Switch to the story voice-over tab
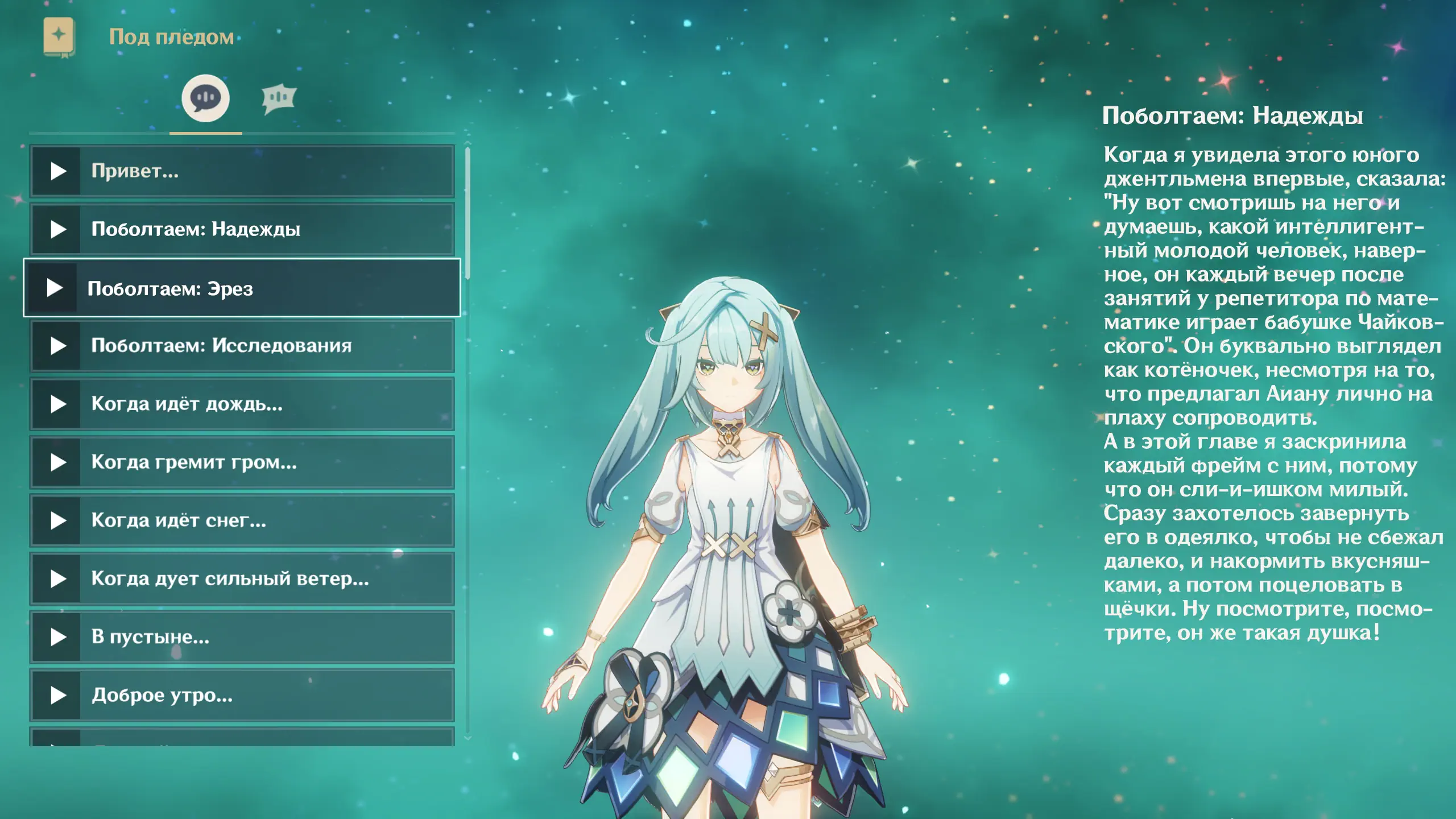Viewport: 1456px width, 819px height. coord(205,98)
